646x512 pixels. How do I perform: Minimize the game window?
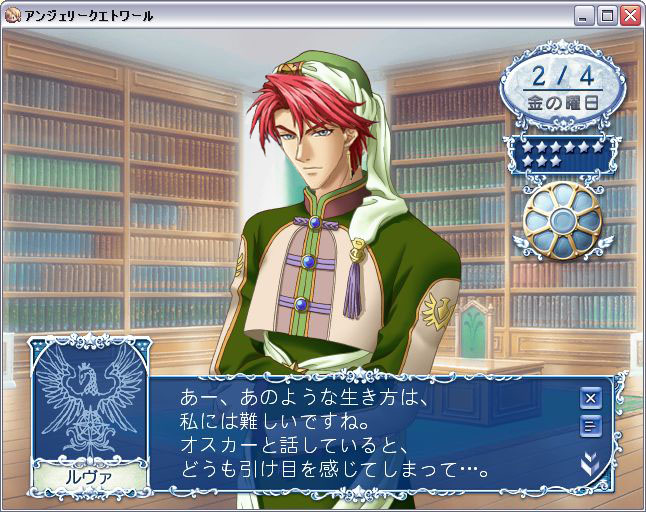(585, 16)
